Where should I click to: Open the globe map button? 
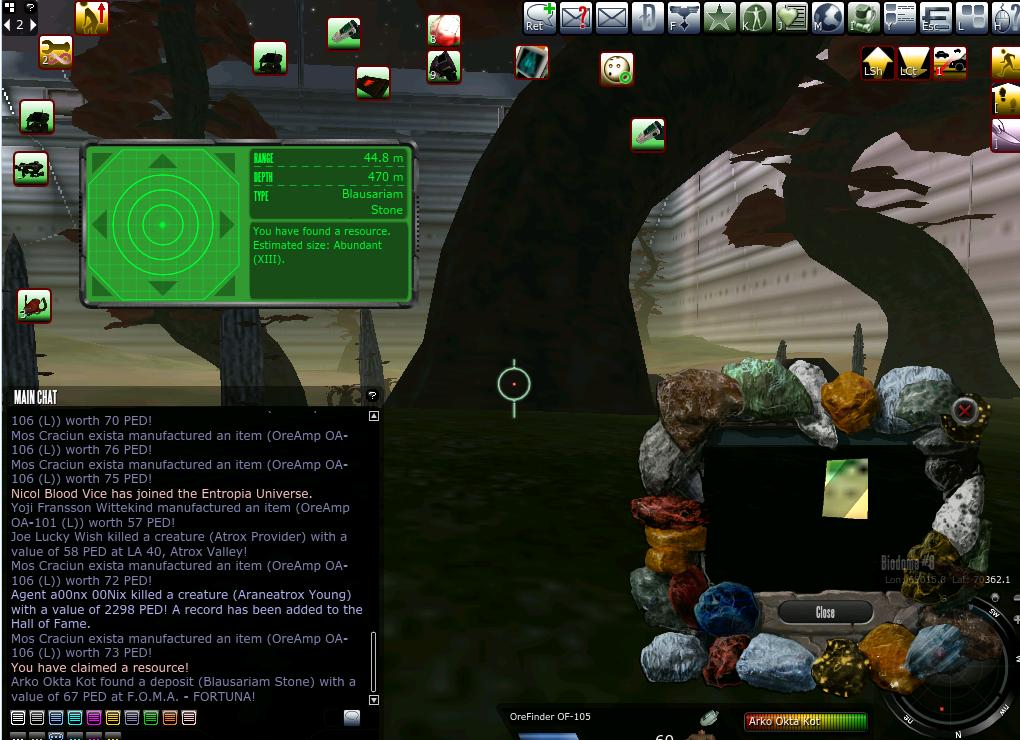(828, 17)
